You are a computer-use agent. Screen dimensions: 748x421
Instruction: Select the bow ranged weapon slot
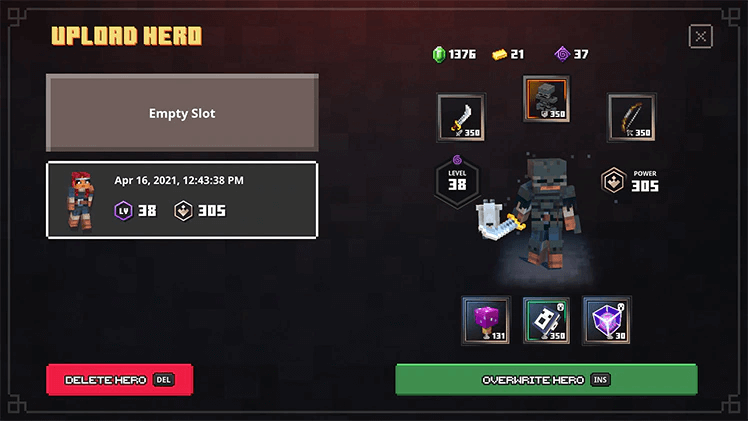point(632,118)
